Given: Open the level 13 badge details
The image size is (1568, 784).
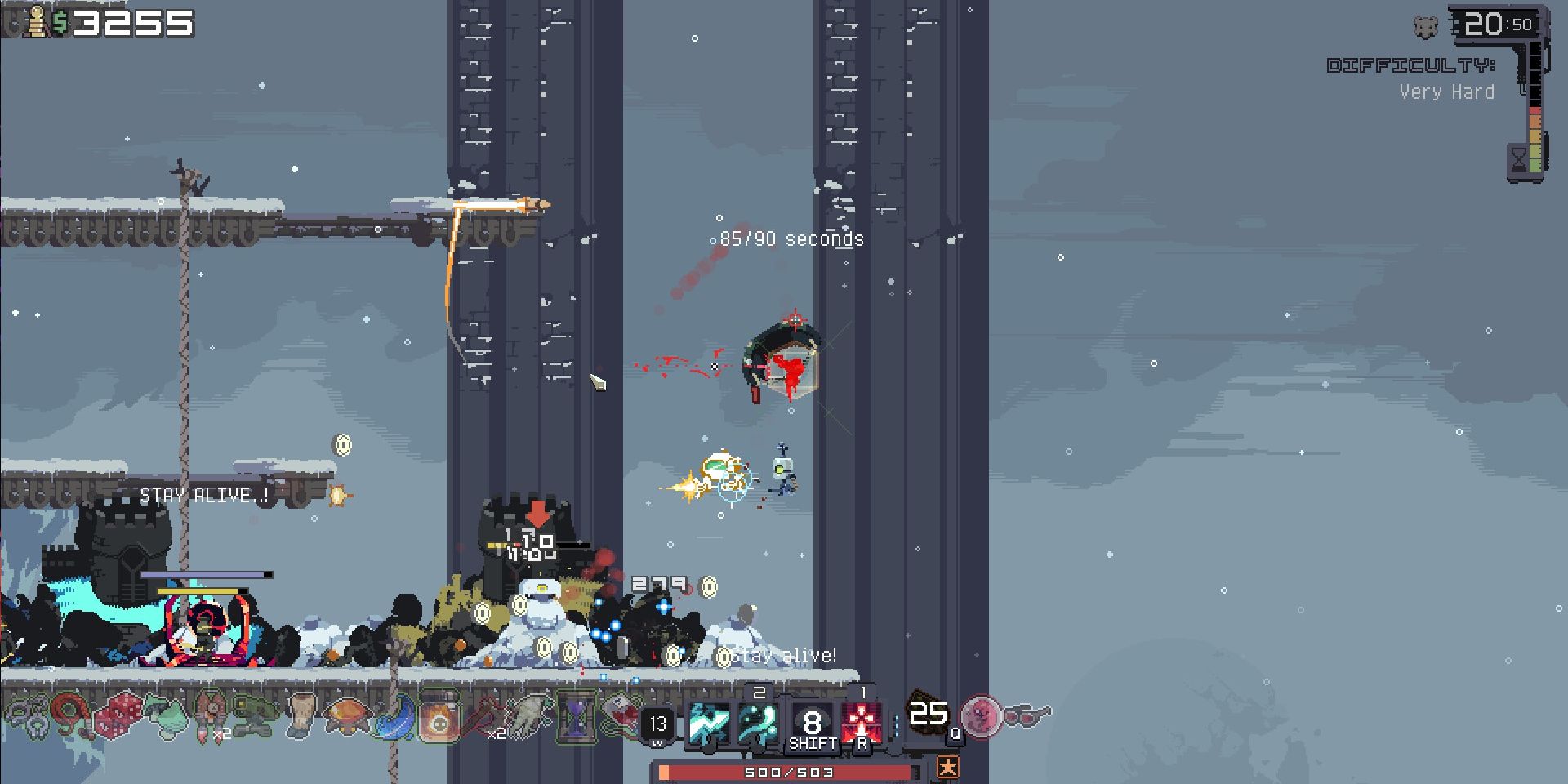Looking at the screenshot, I should click(x=657, y=724).
